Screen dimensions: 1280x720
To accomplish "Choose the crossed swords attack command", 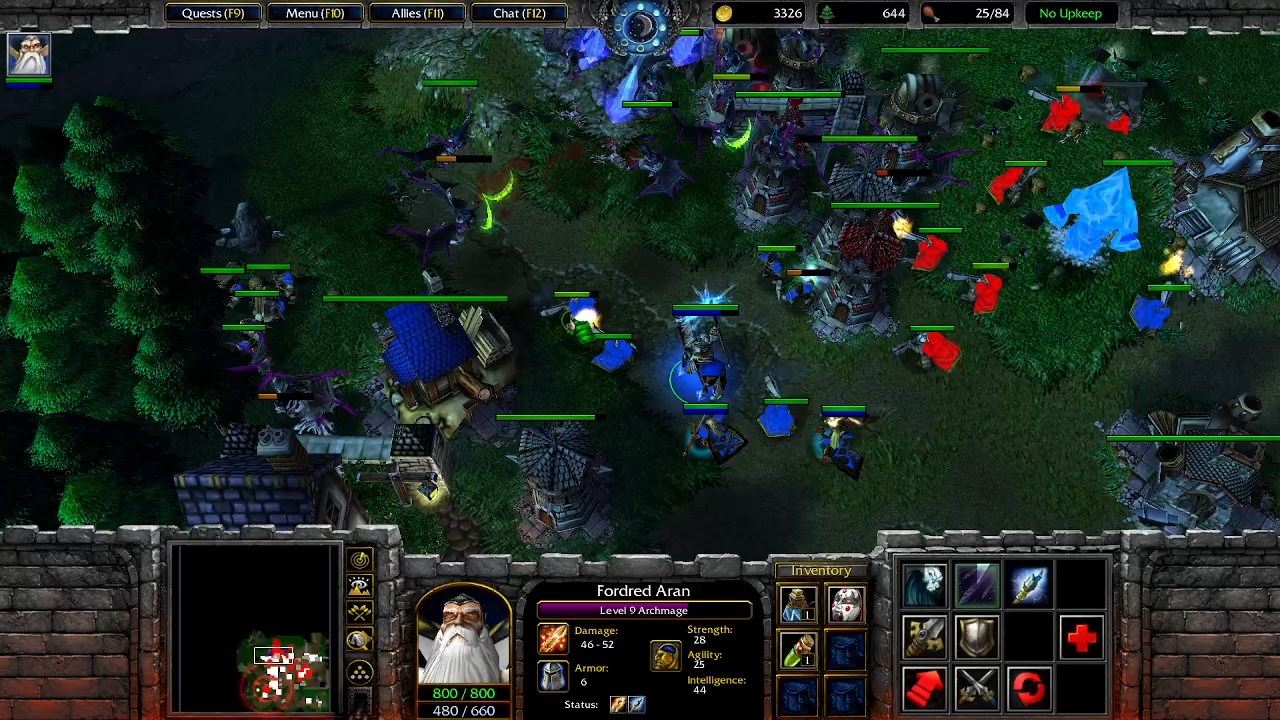I will tap(977, 689).
